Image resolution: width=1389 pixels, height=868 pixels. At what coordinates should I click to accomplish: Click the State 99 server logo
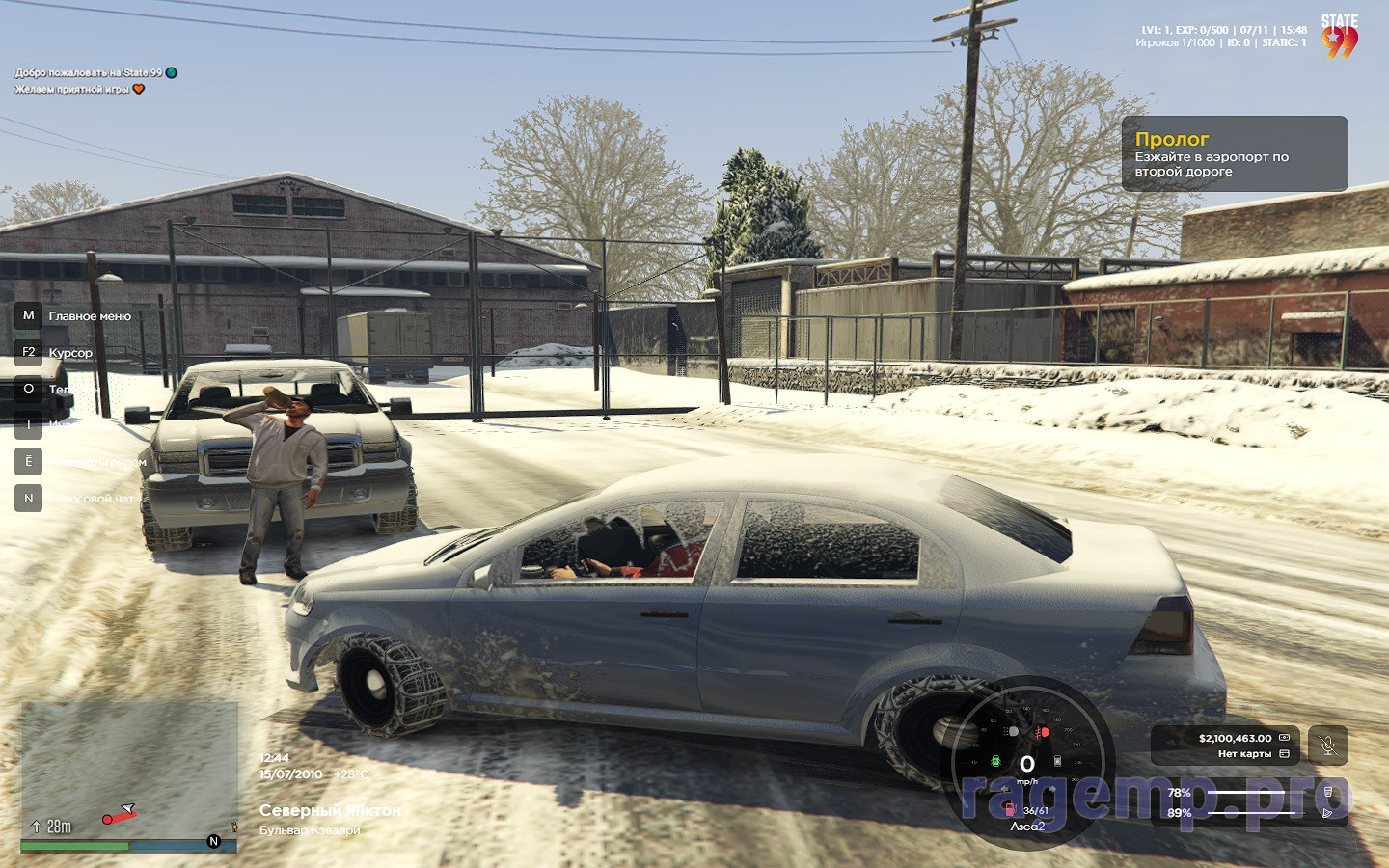(1339, 37)
